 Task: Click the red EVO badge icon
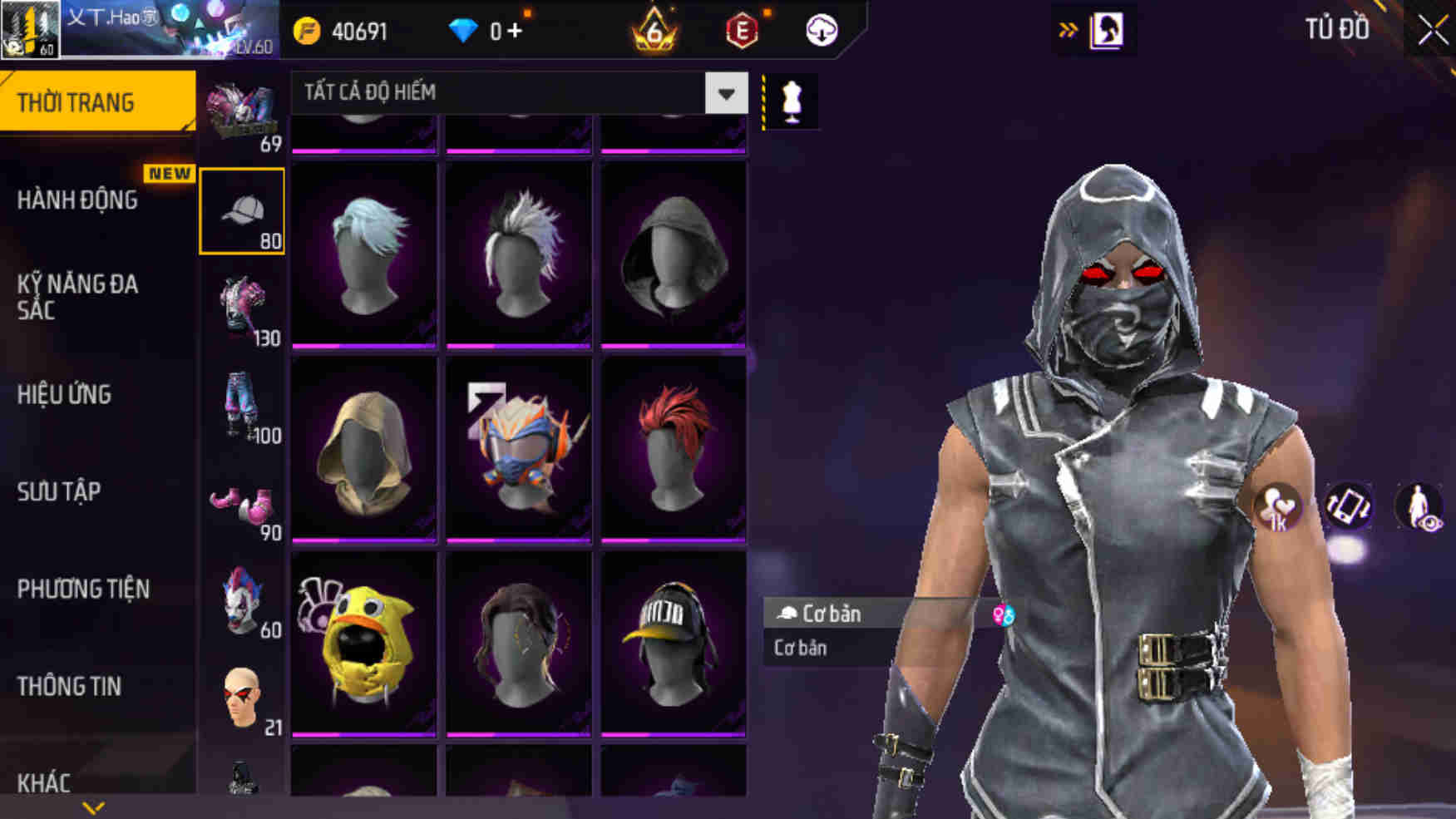tap(743, 32)
